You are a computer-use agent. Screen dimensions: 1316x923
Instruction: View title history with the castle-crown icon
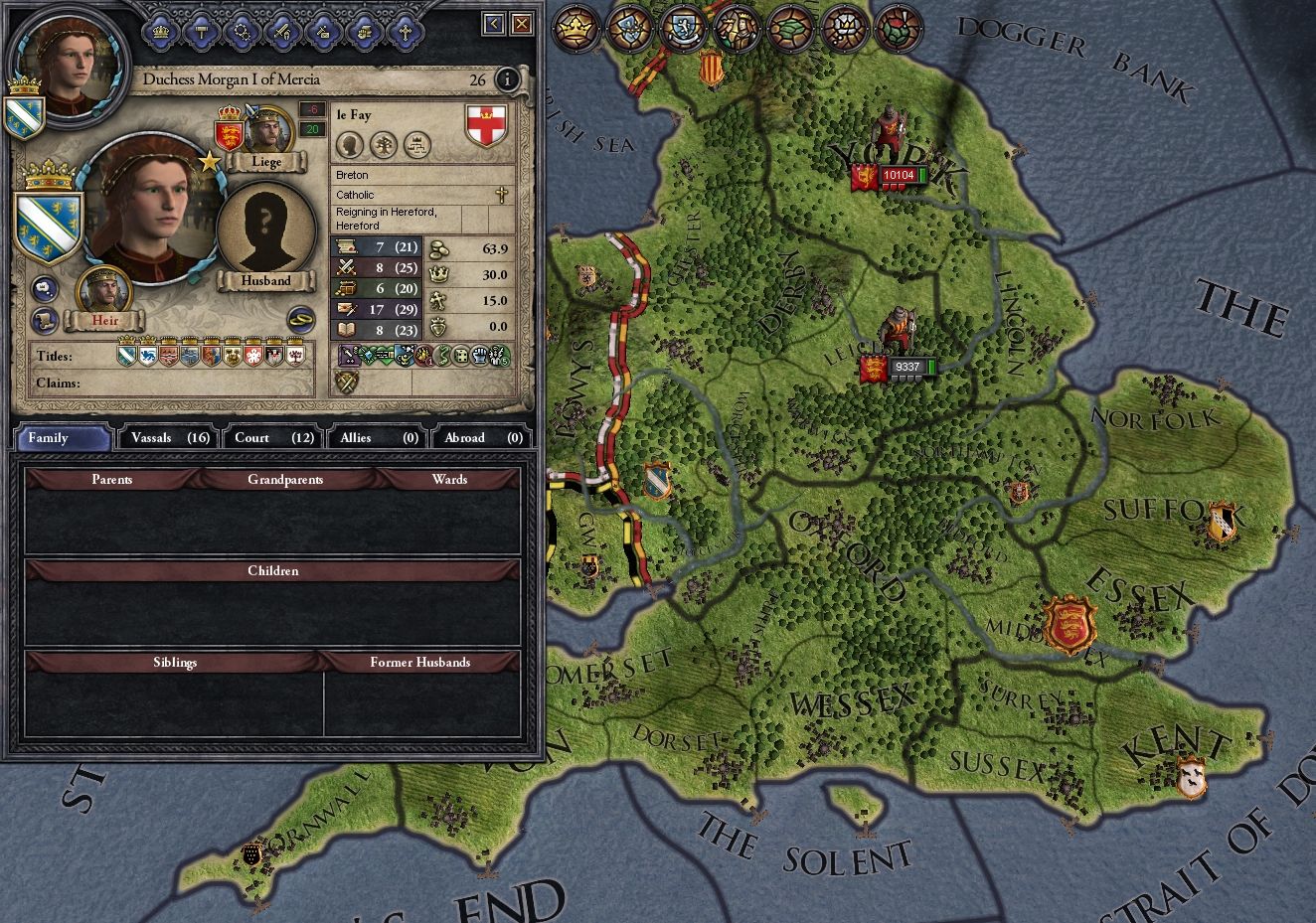(417, 146)
